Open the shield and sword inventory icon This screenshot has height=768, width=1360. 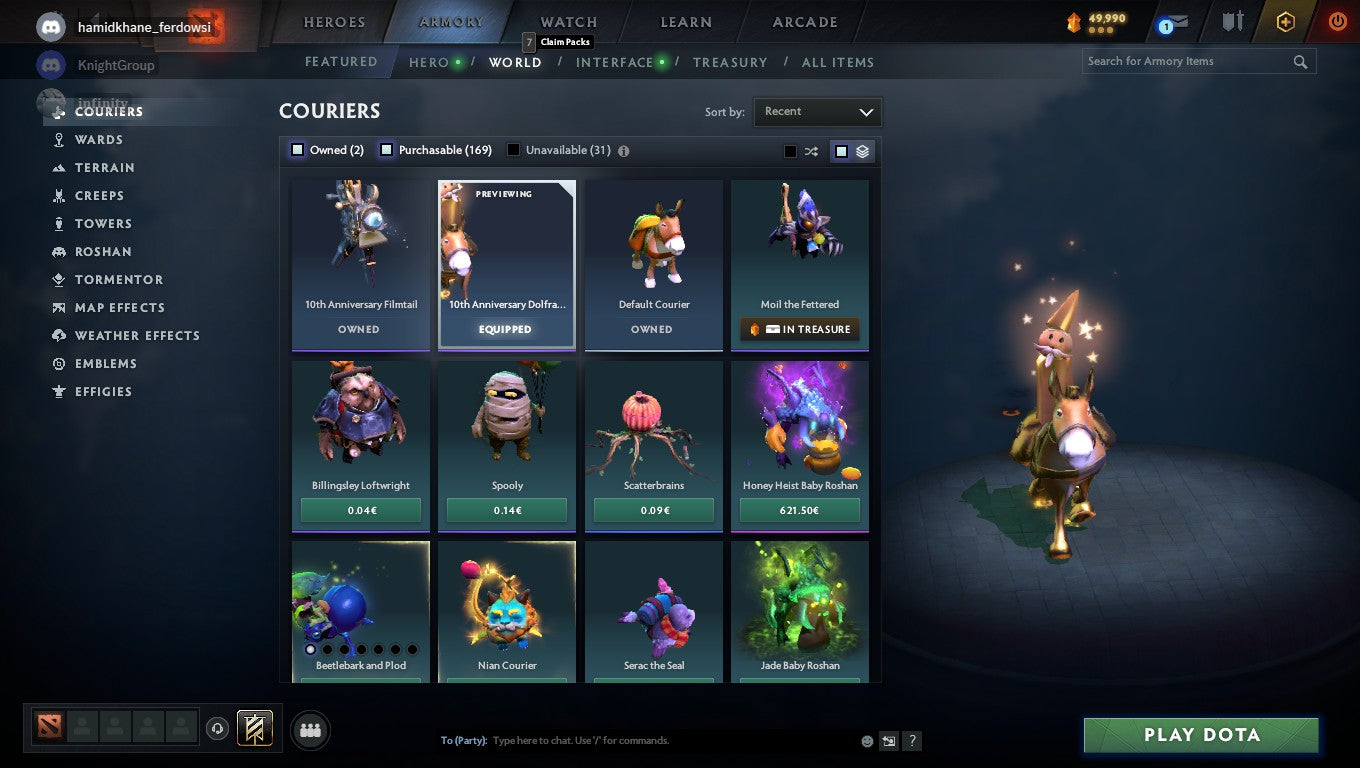1232,21
